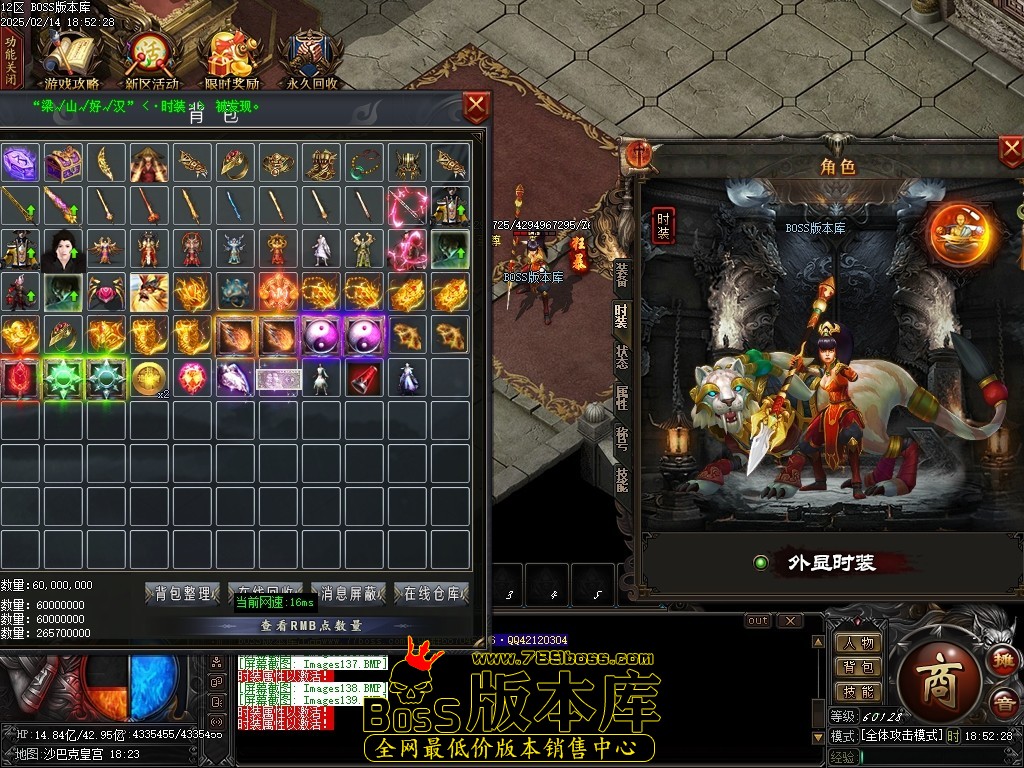View RMB points via 查看RMB点数量
1024x768 pixels.
click(x=311, y=626)
